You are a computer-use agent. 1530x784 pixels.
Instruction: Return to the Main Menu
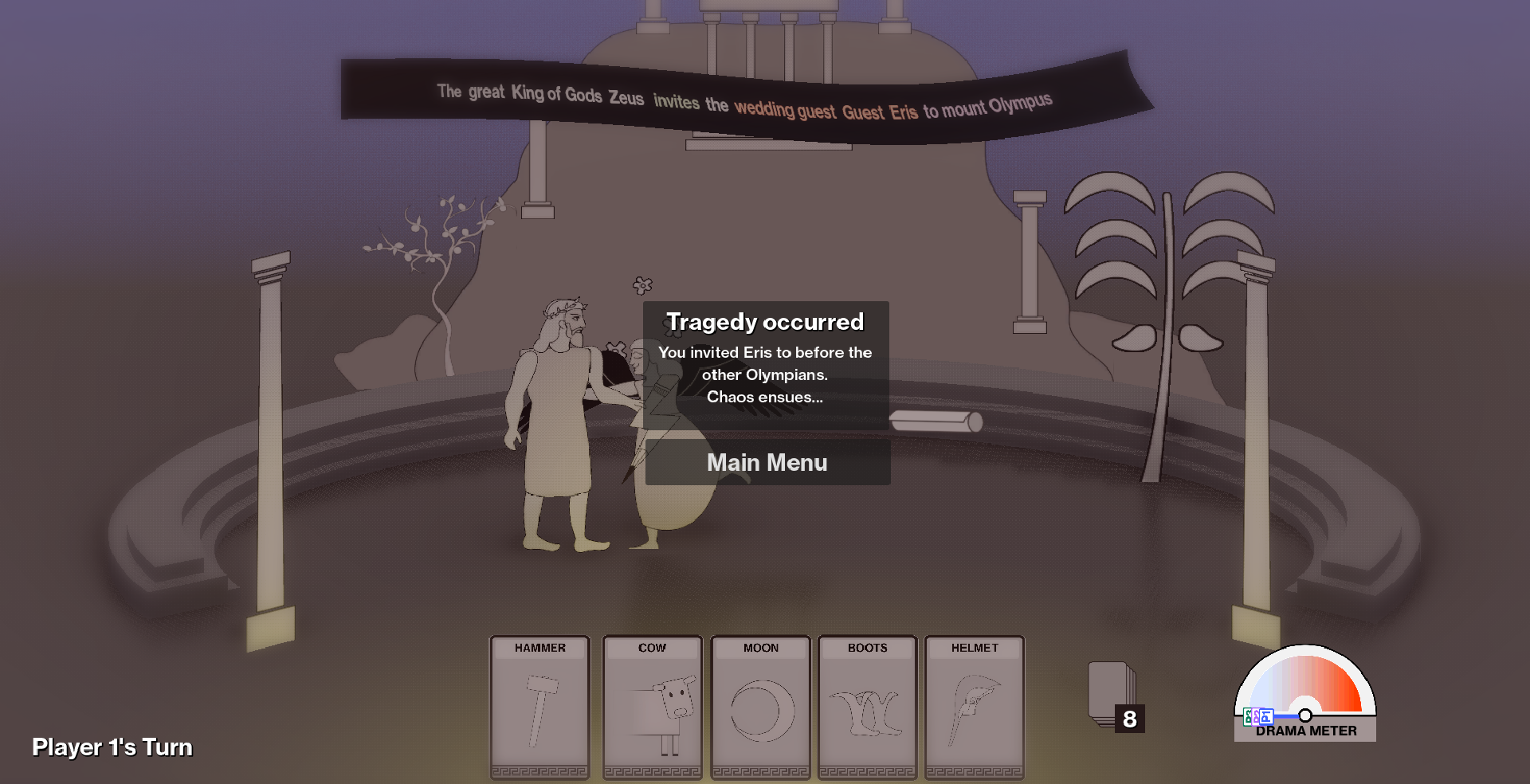tap(767, 462)
